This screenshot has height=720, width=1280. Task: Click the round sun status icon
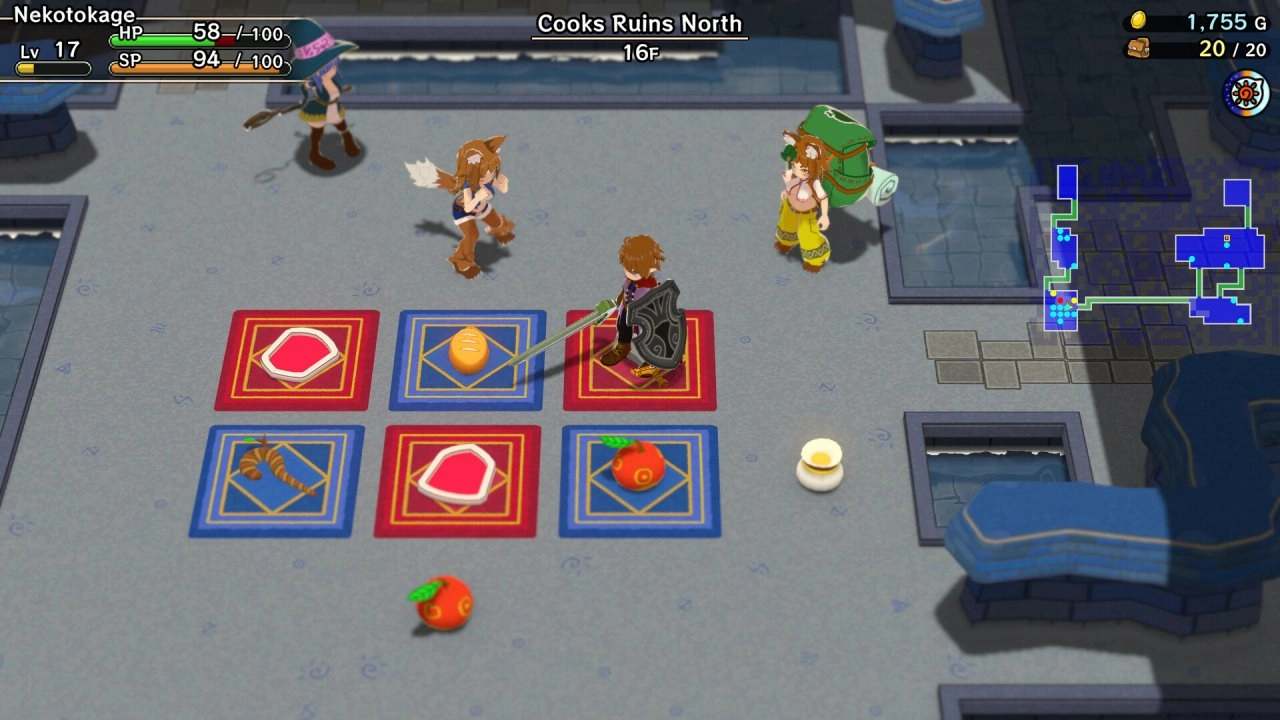coord(1245,93)
